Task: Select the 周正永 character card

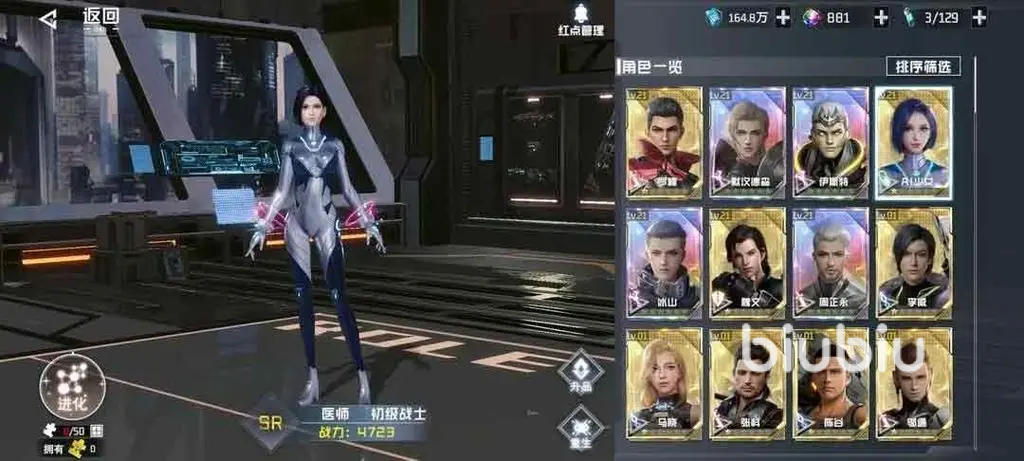Action: 830,262
